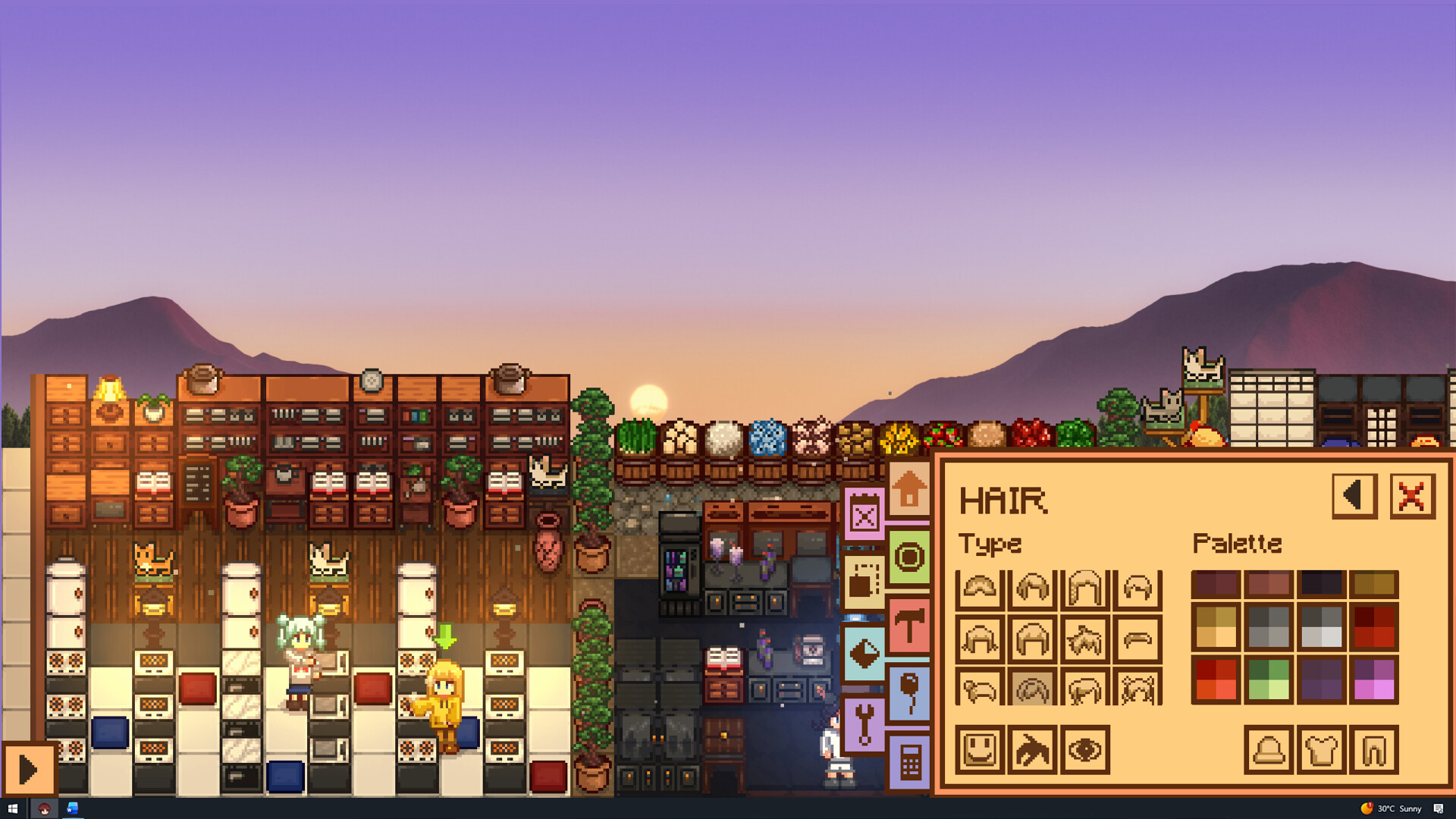
Task: Switch to the face customization tab
Action: 979,751
